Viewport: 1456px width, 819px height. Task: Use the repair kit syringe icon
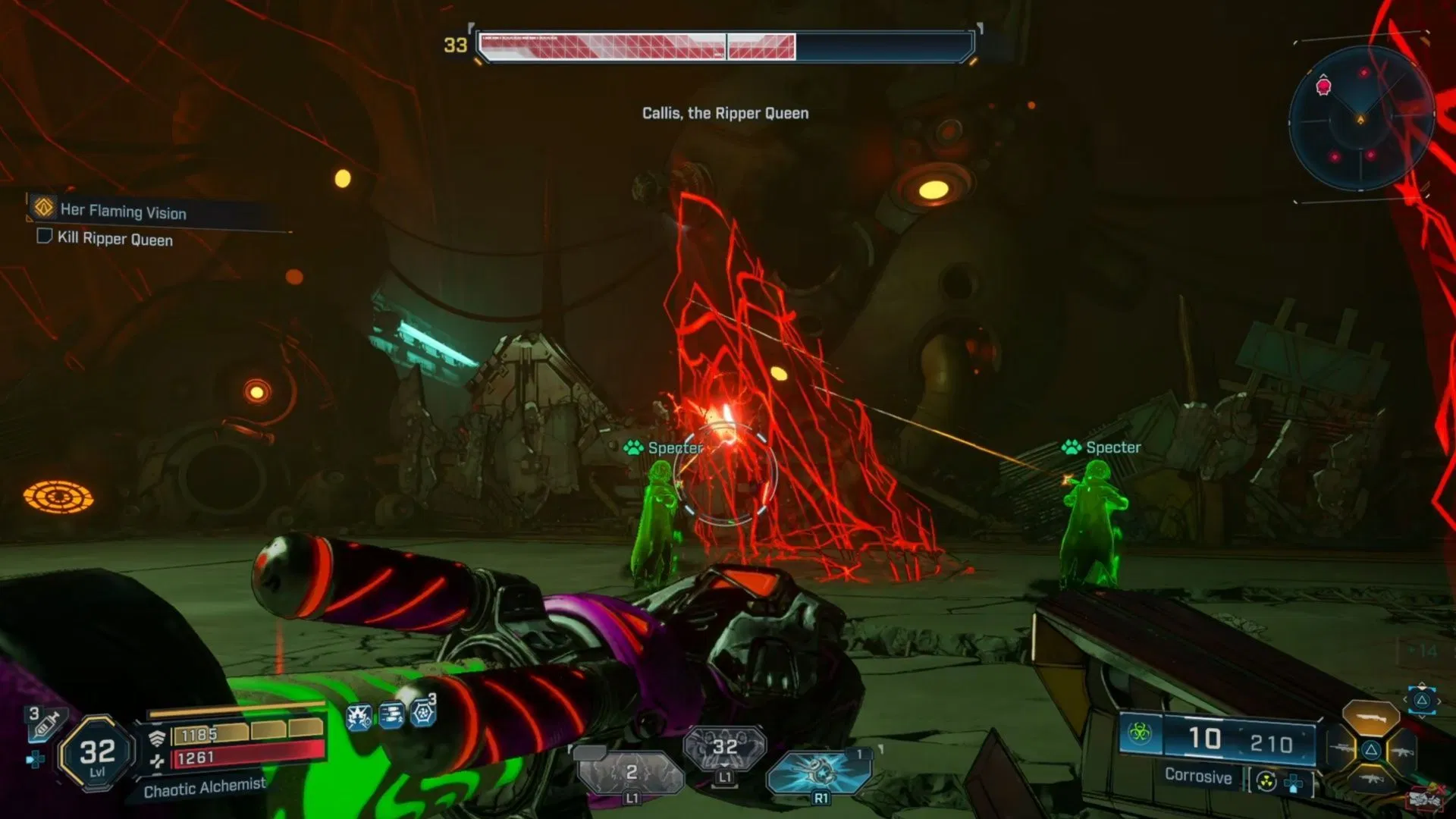45,724
